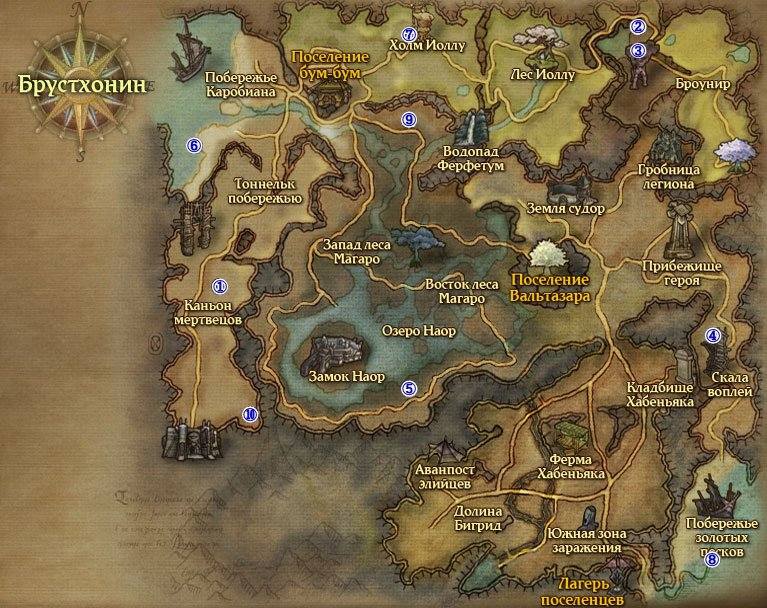Click map marker number 3

pyautogui.click(x=638, y=50)
